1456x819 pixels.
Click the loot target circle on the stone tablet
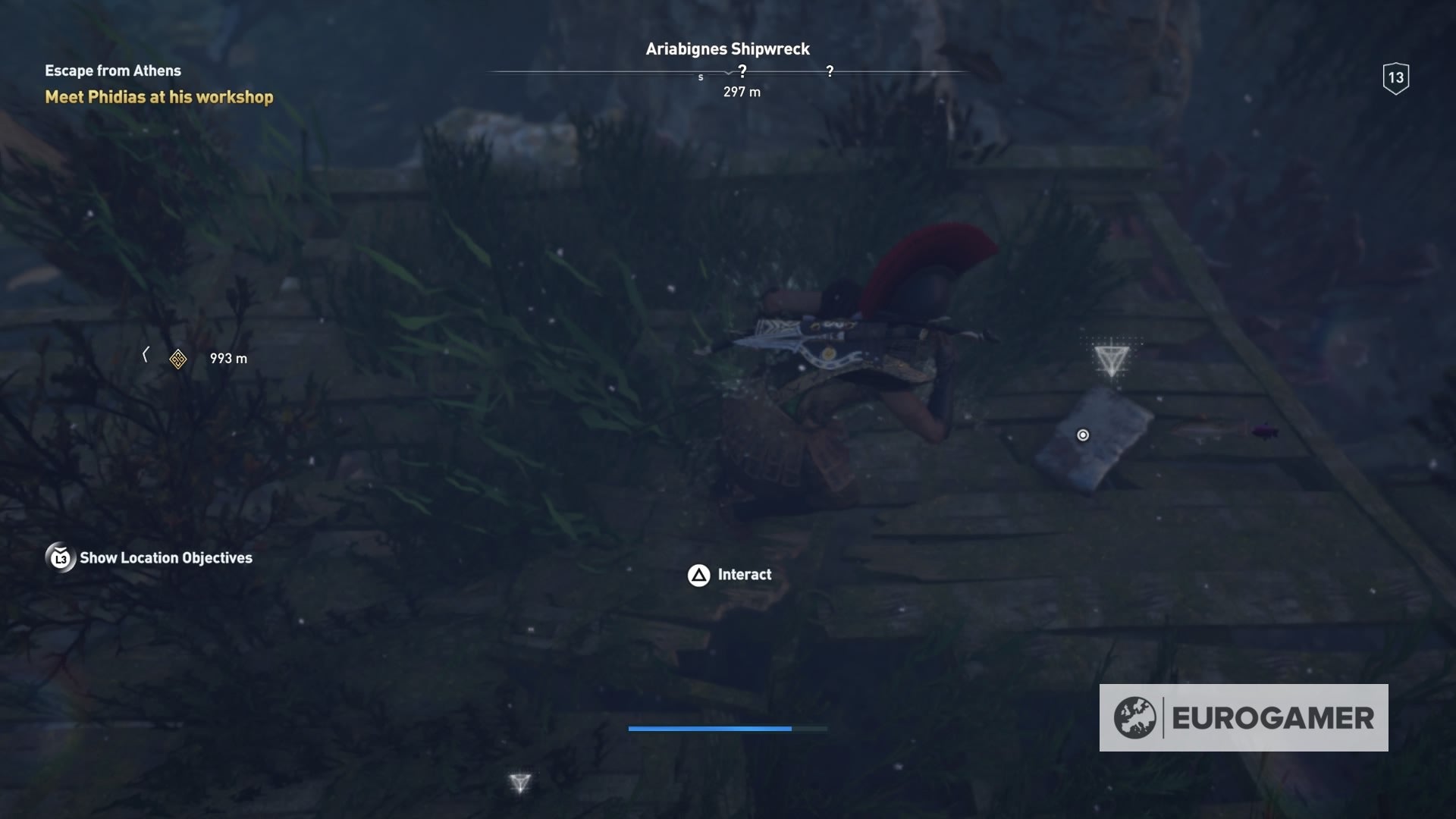click(x=1082, y=435)
